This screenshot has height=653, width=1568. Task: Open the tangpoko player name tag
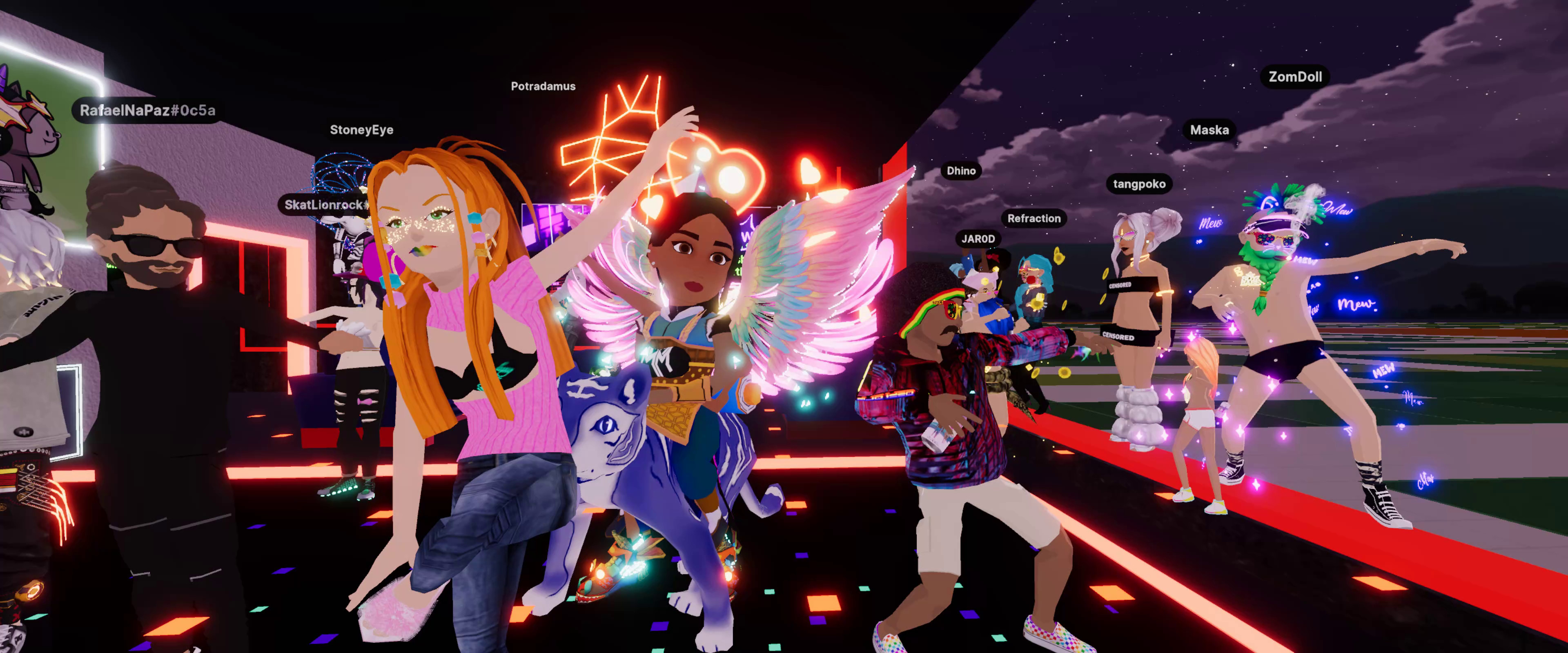coord(1139,184)
